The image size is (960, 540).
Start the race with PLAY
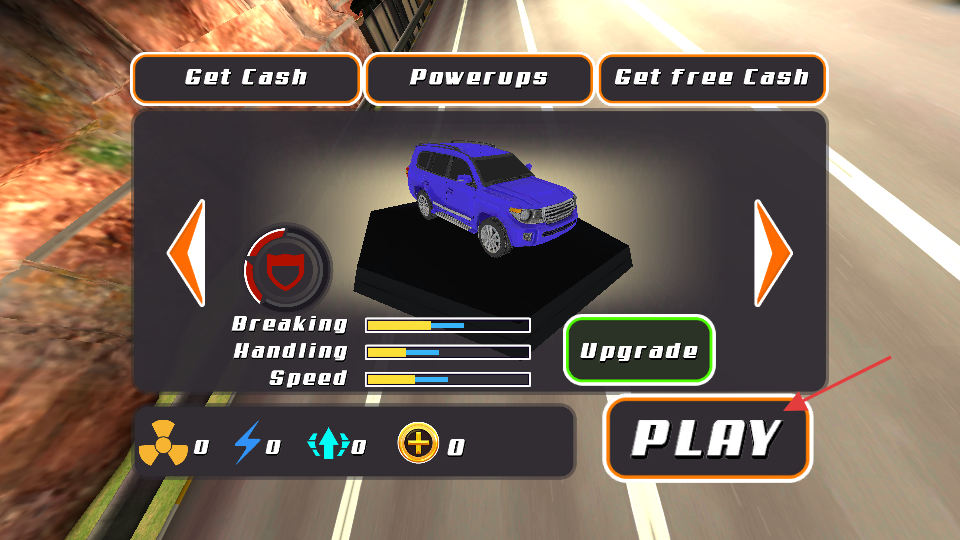tap(707, 438)
